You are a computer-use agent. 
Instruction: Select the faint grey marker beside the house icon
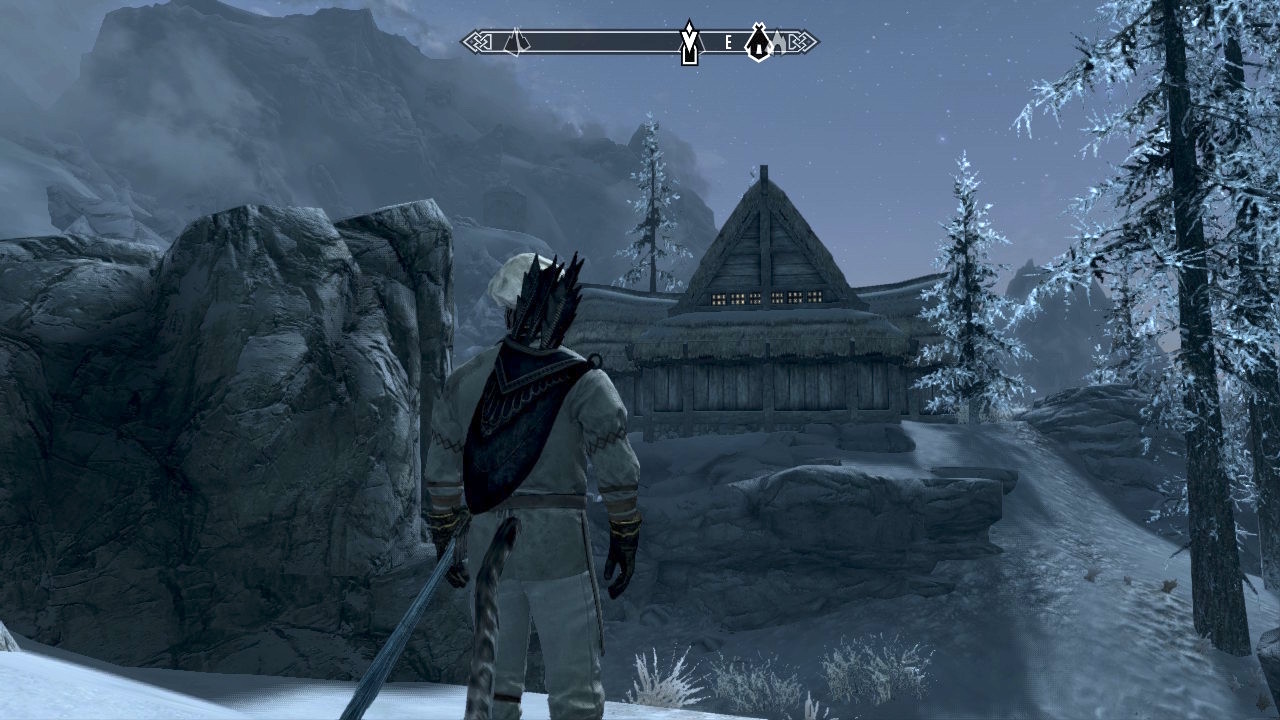777,42
